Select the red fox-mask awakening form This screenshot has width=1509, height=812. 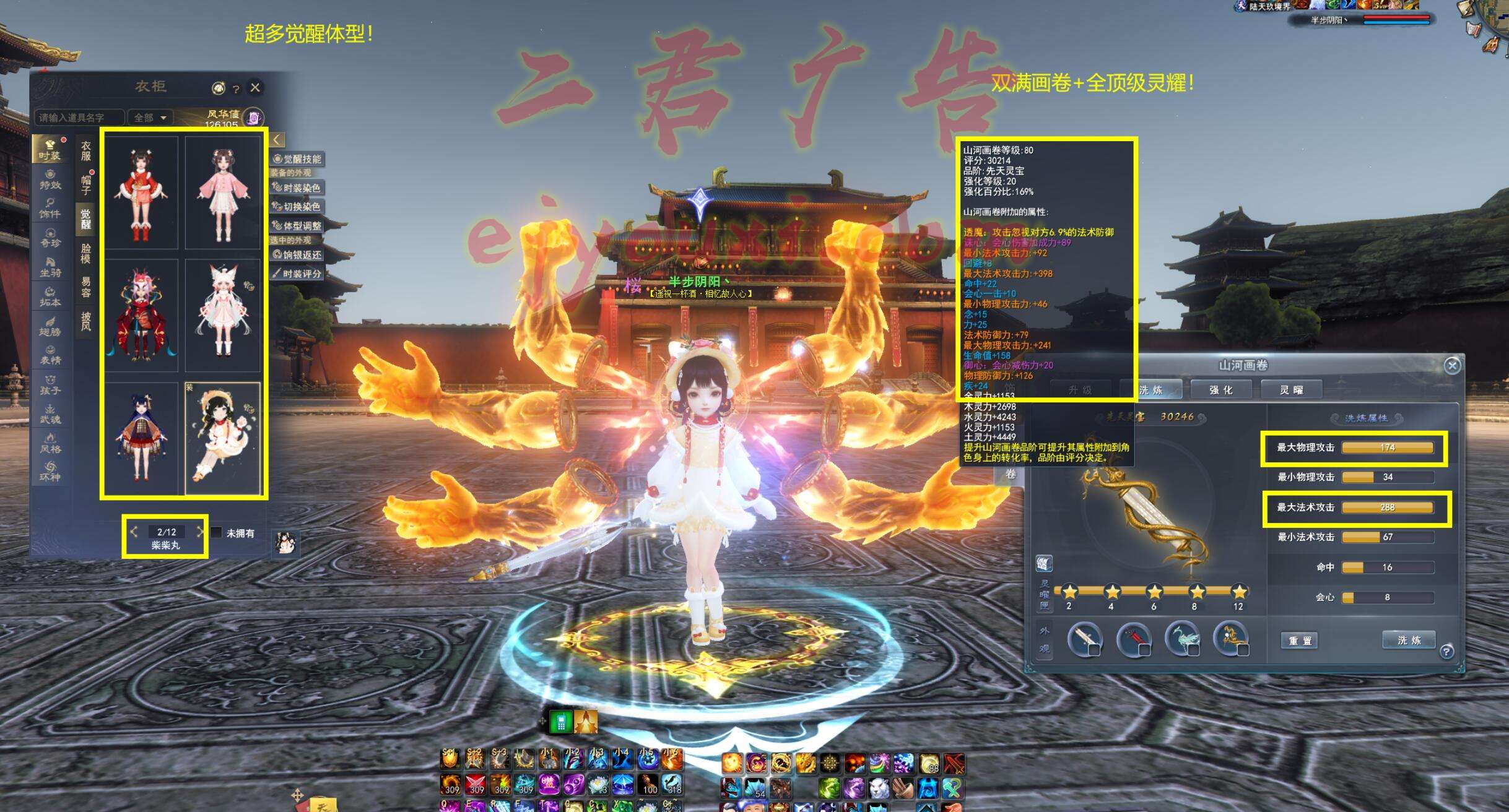141,316
